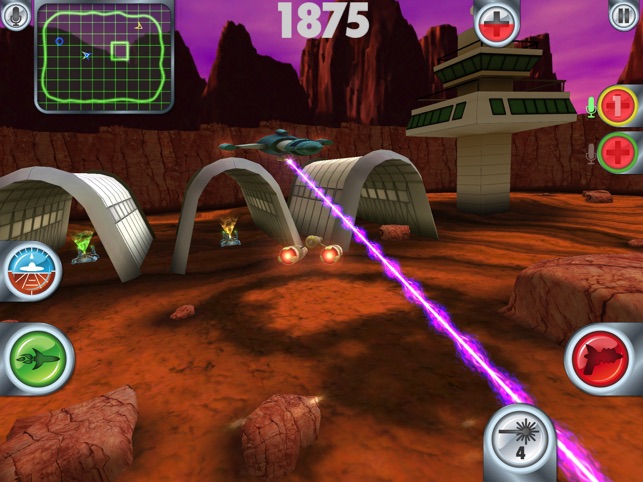Toggle the attitude horizon indicator button
This screenshot has height=482, width=643.
click(31, 270)
